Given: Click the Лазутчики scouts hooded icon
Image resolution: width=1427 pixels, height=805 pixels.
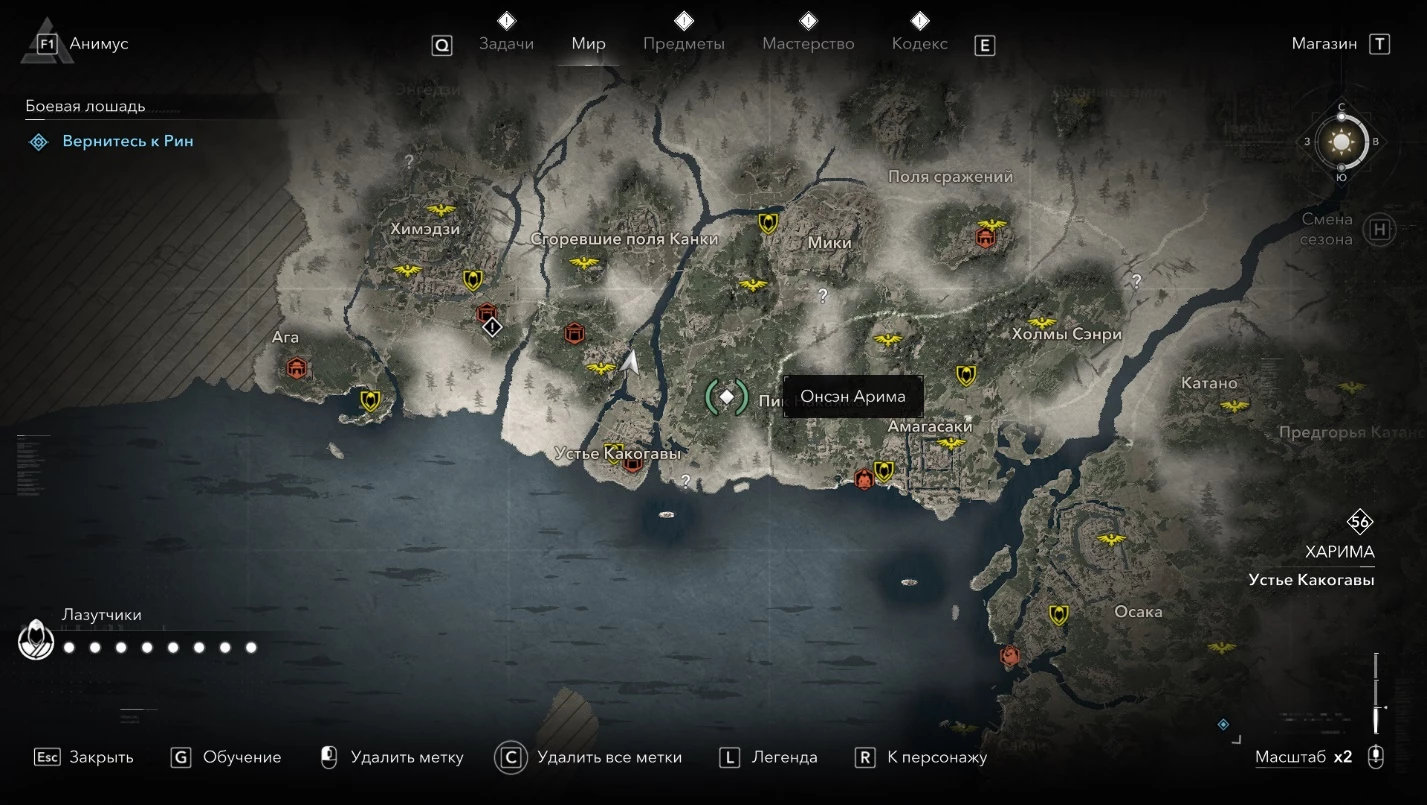Looking at the screenshot, I should pyautogui.click(x=36, y=640).
